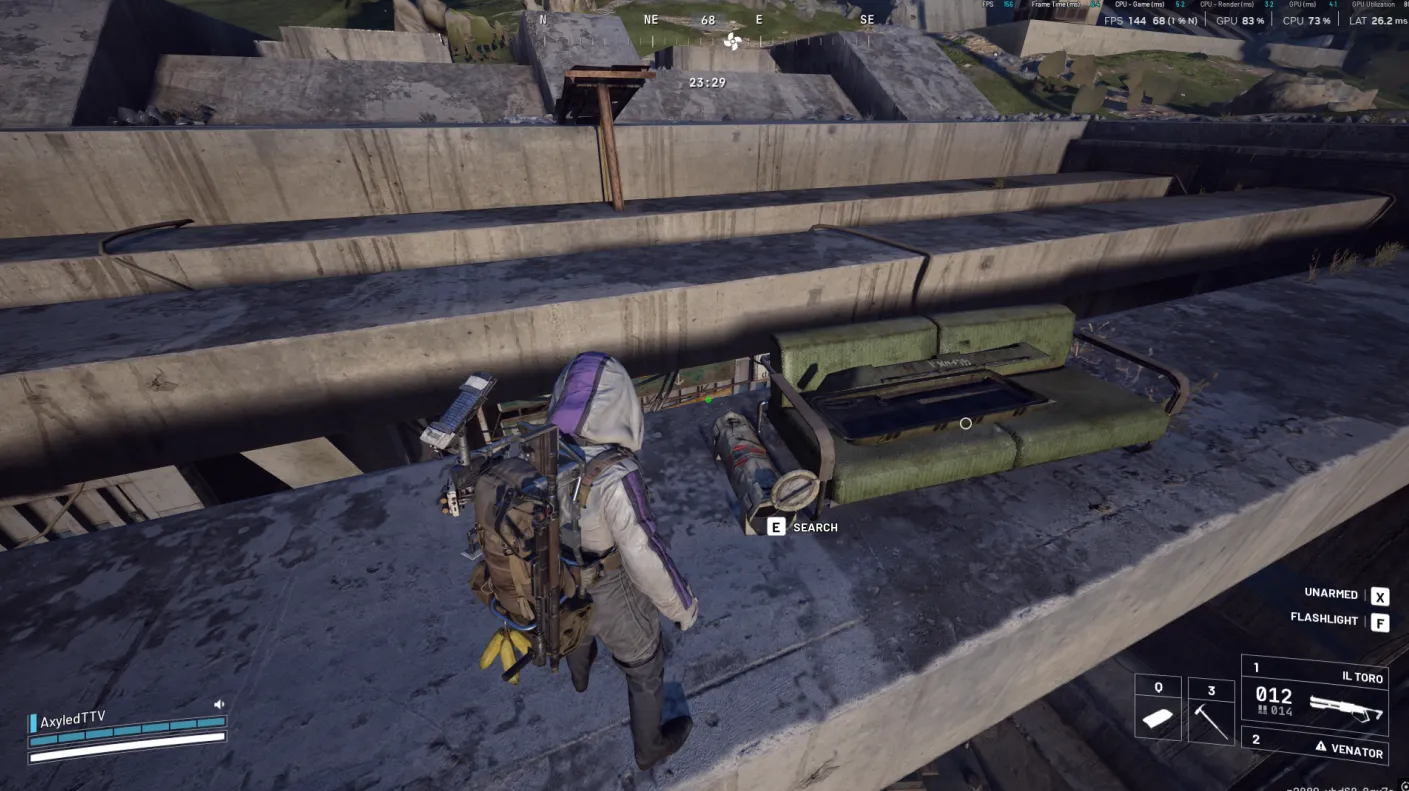Click the compass bar heading strip
This screenshot has width=1409, height=791.
coord(708,21)
